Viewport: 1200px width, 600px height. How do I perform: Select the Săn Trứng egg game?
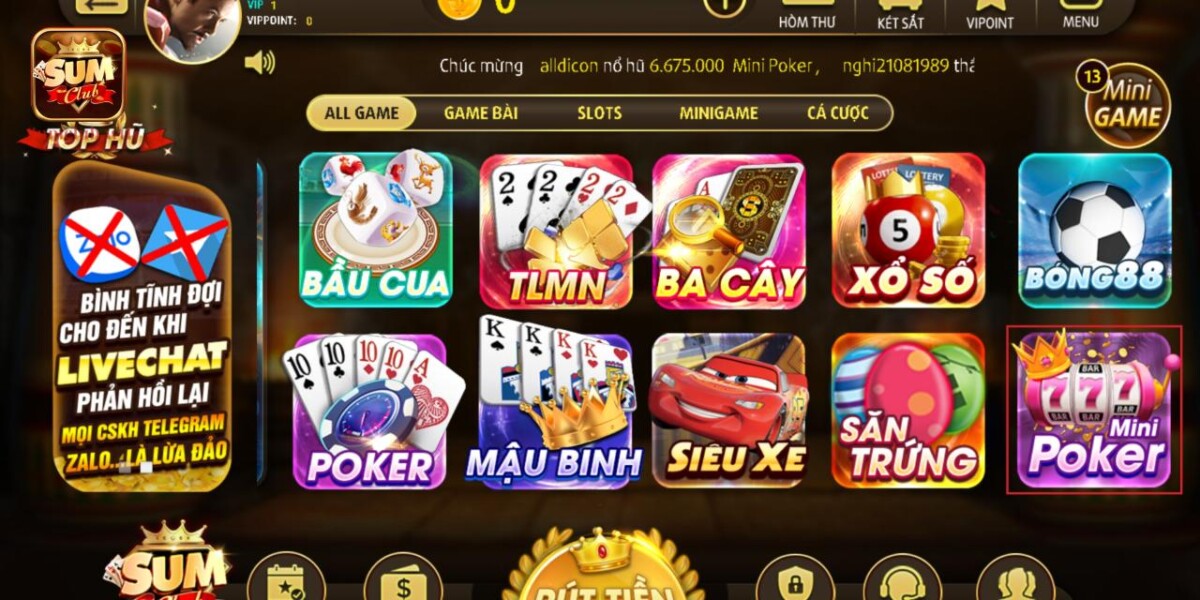(x=908, y=411)
